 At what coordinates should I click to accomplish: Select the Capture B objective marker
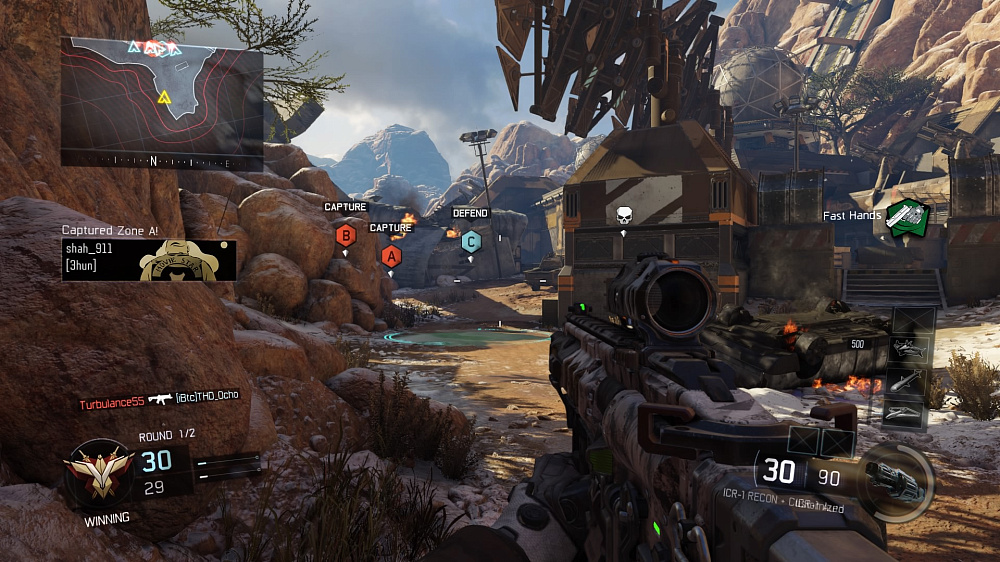346,236
